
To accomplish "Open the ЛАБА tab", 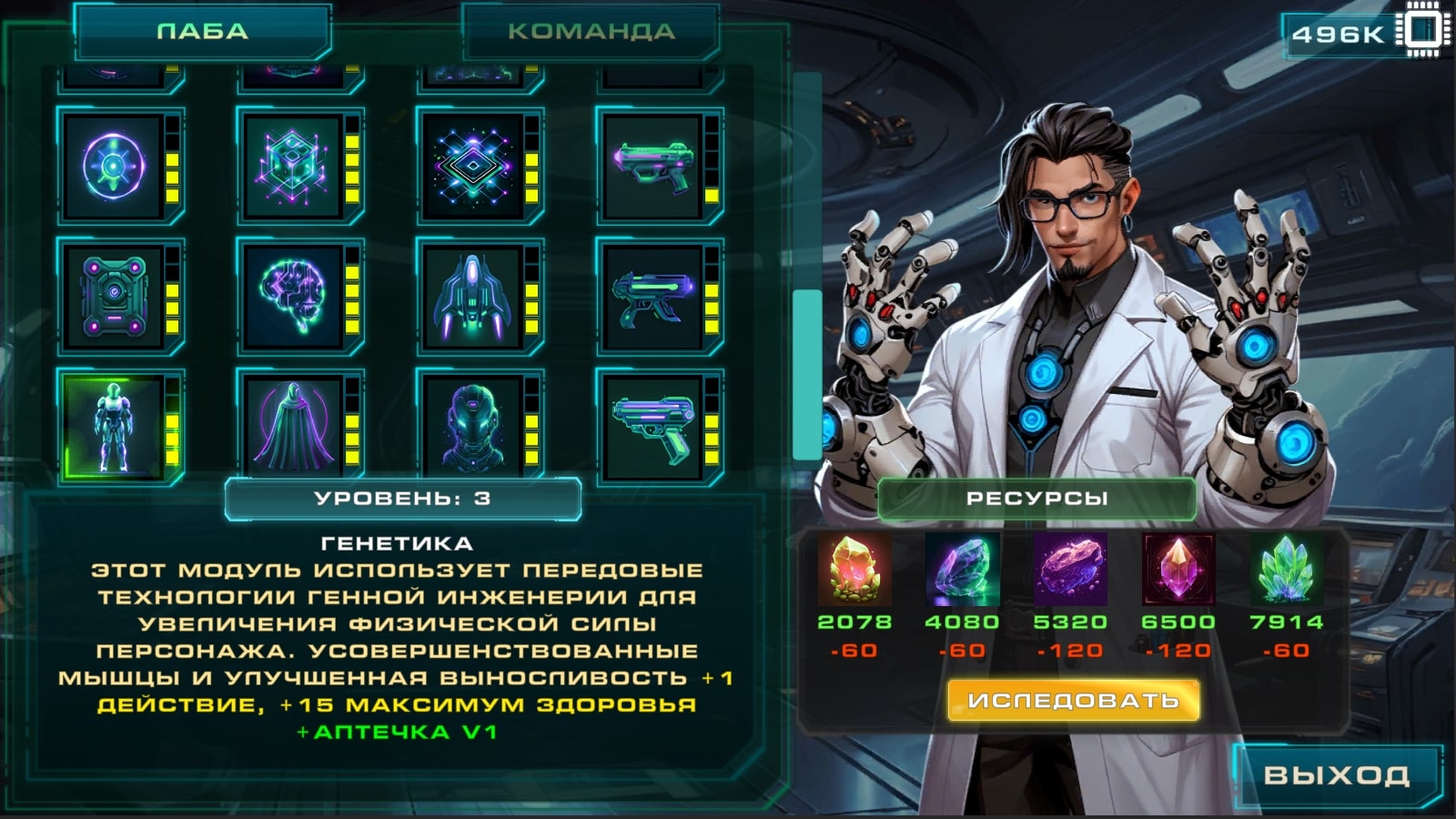I will (205, 30).
